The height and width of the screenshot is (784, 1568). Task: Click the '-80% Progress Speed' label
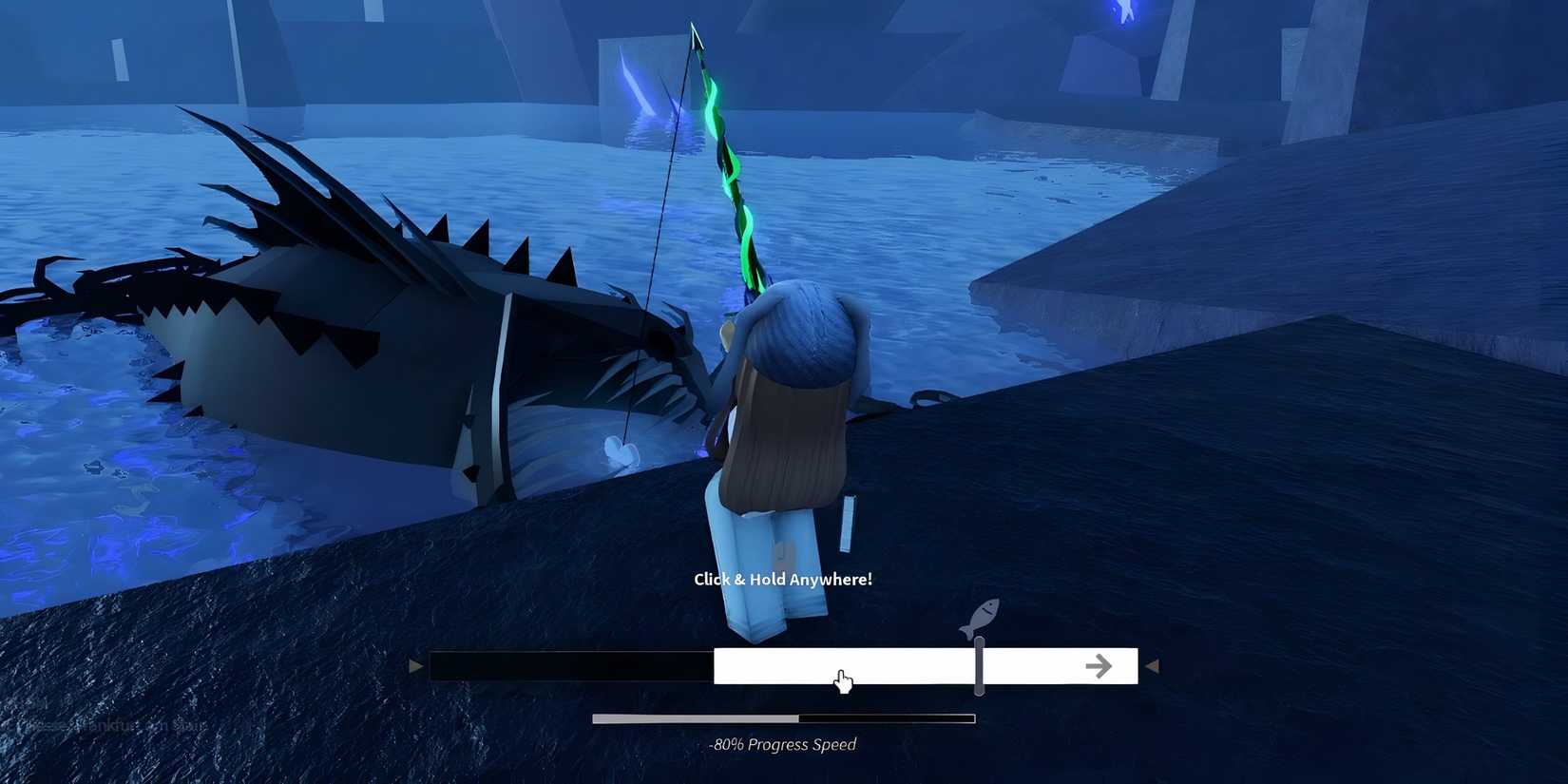pos(782,744)
